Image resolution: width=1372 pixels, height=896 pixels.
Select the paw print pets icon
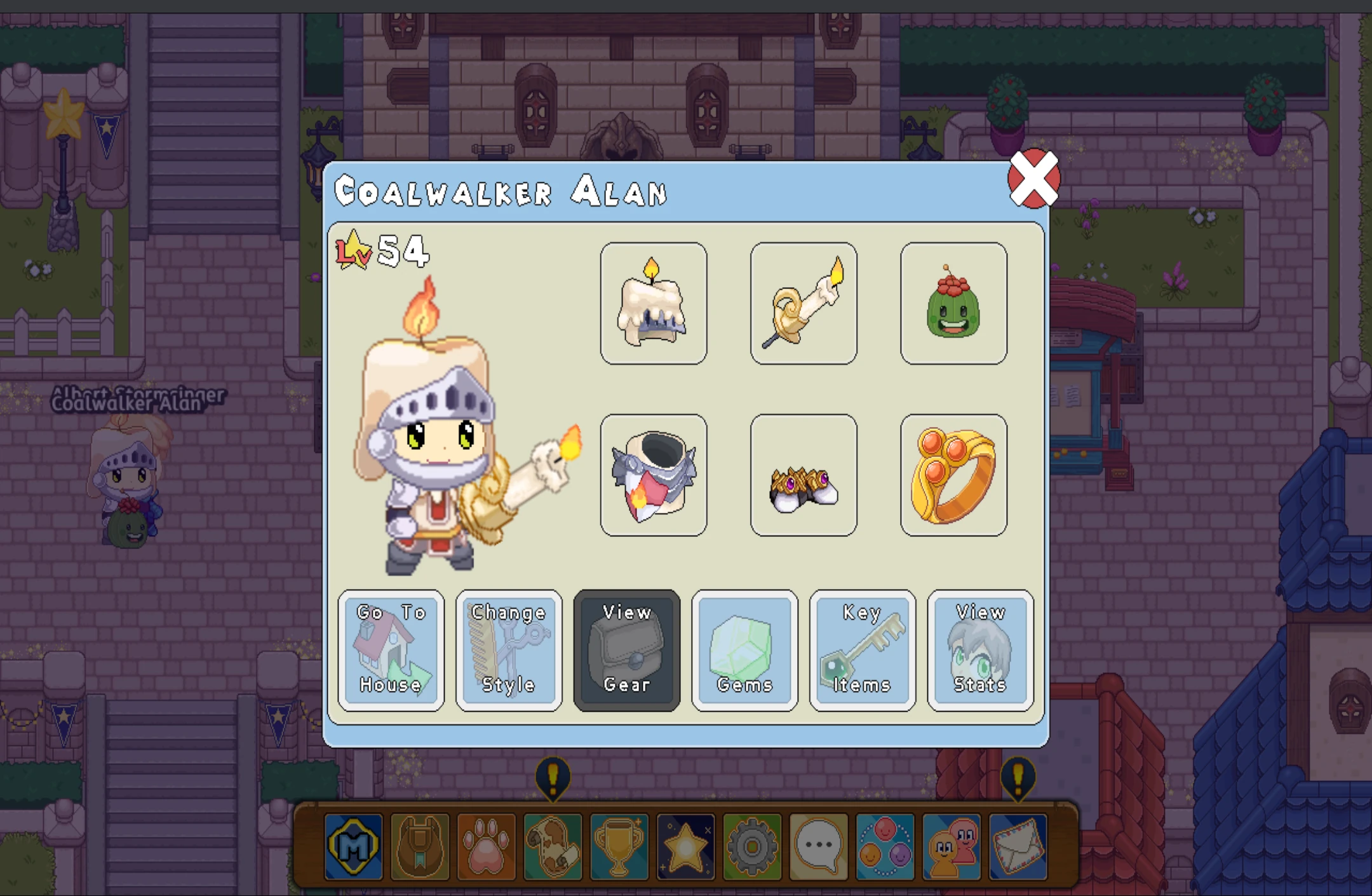(x=487, y=847)
